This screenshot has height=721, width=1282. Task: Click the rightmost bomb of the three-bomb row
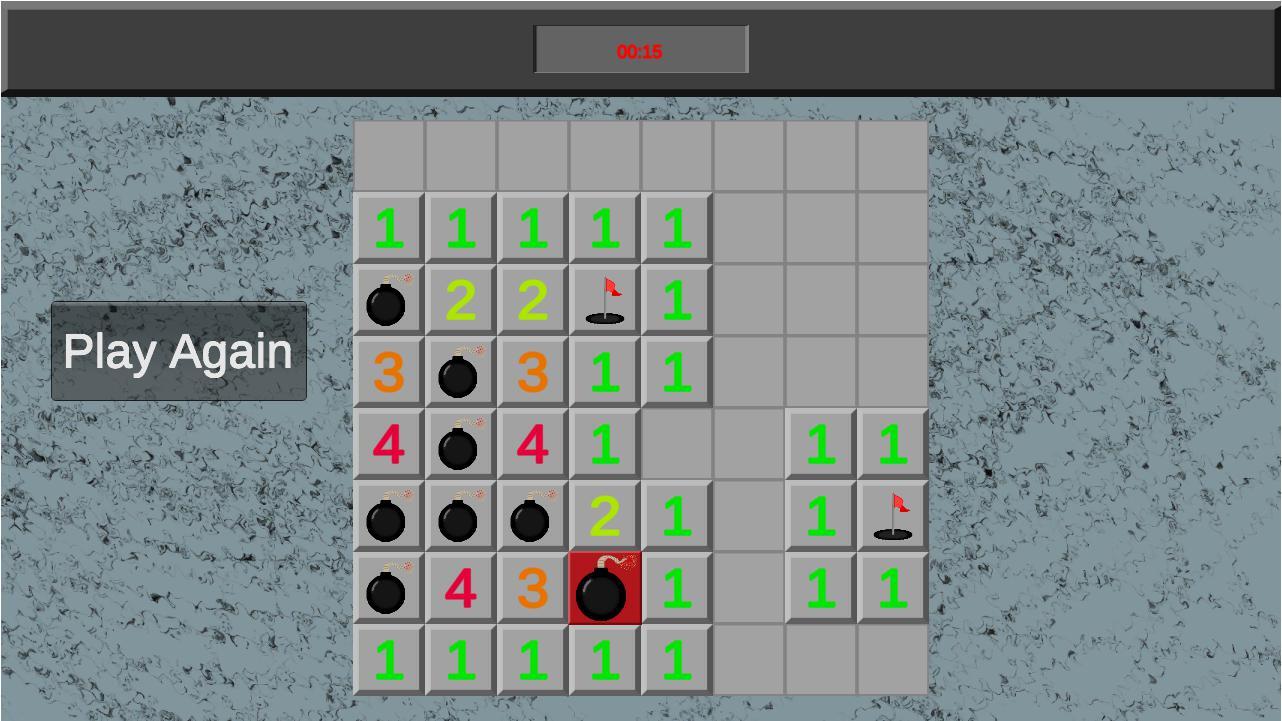coord(532,517)
